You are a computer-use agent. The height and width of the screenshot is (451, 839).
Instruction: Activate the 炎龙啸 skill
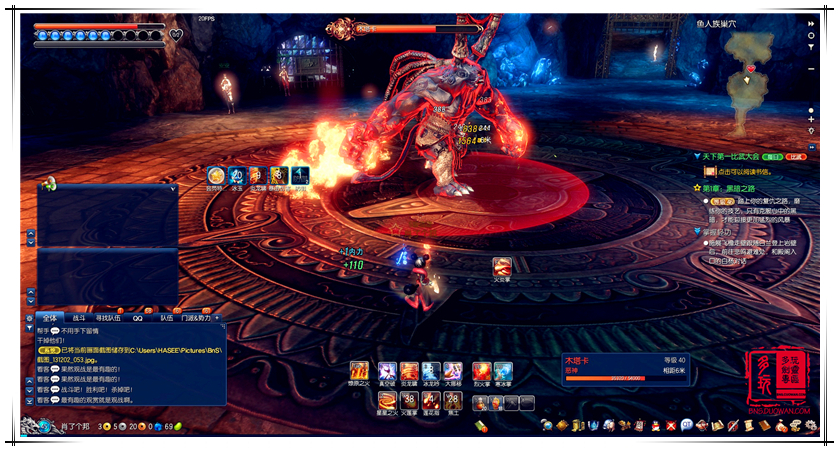[x=410, y=371]
